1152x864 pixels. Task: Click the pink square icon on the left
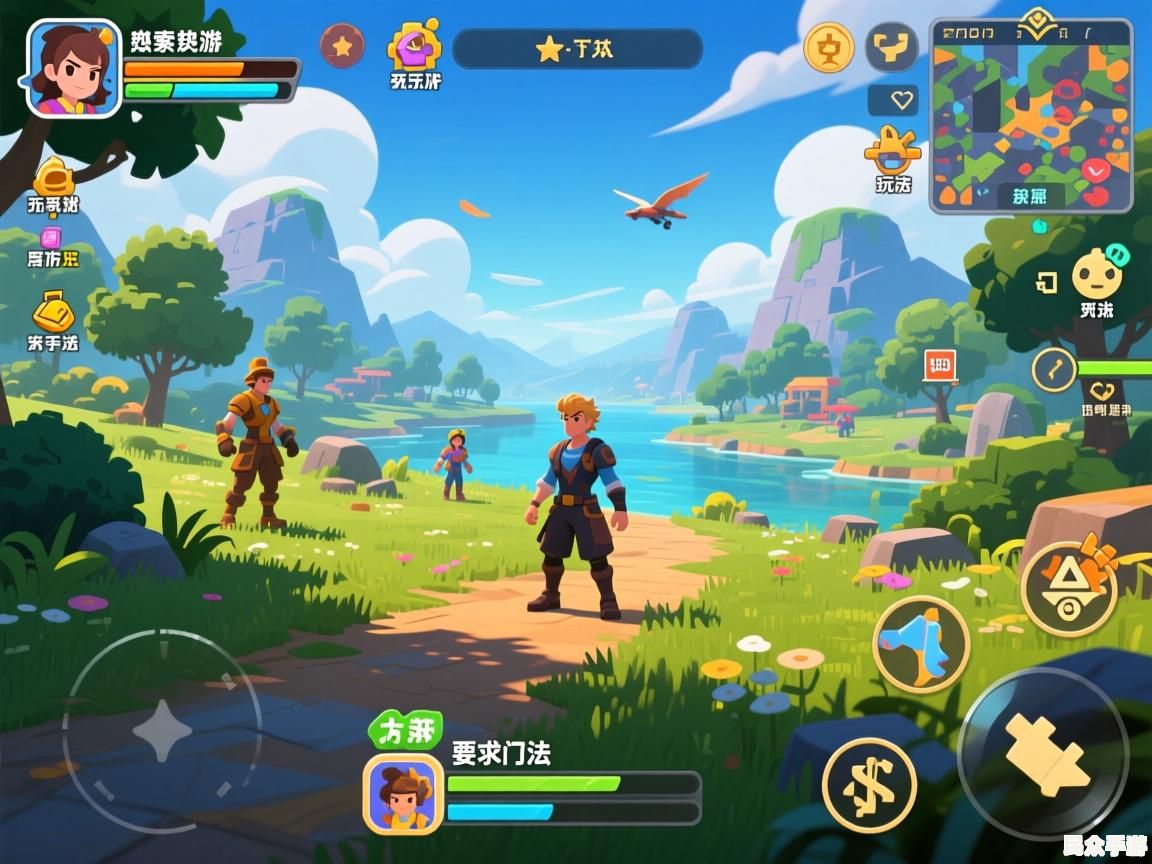pyautogui.click(x=51, y=238)
